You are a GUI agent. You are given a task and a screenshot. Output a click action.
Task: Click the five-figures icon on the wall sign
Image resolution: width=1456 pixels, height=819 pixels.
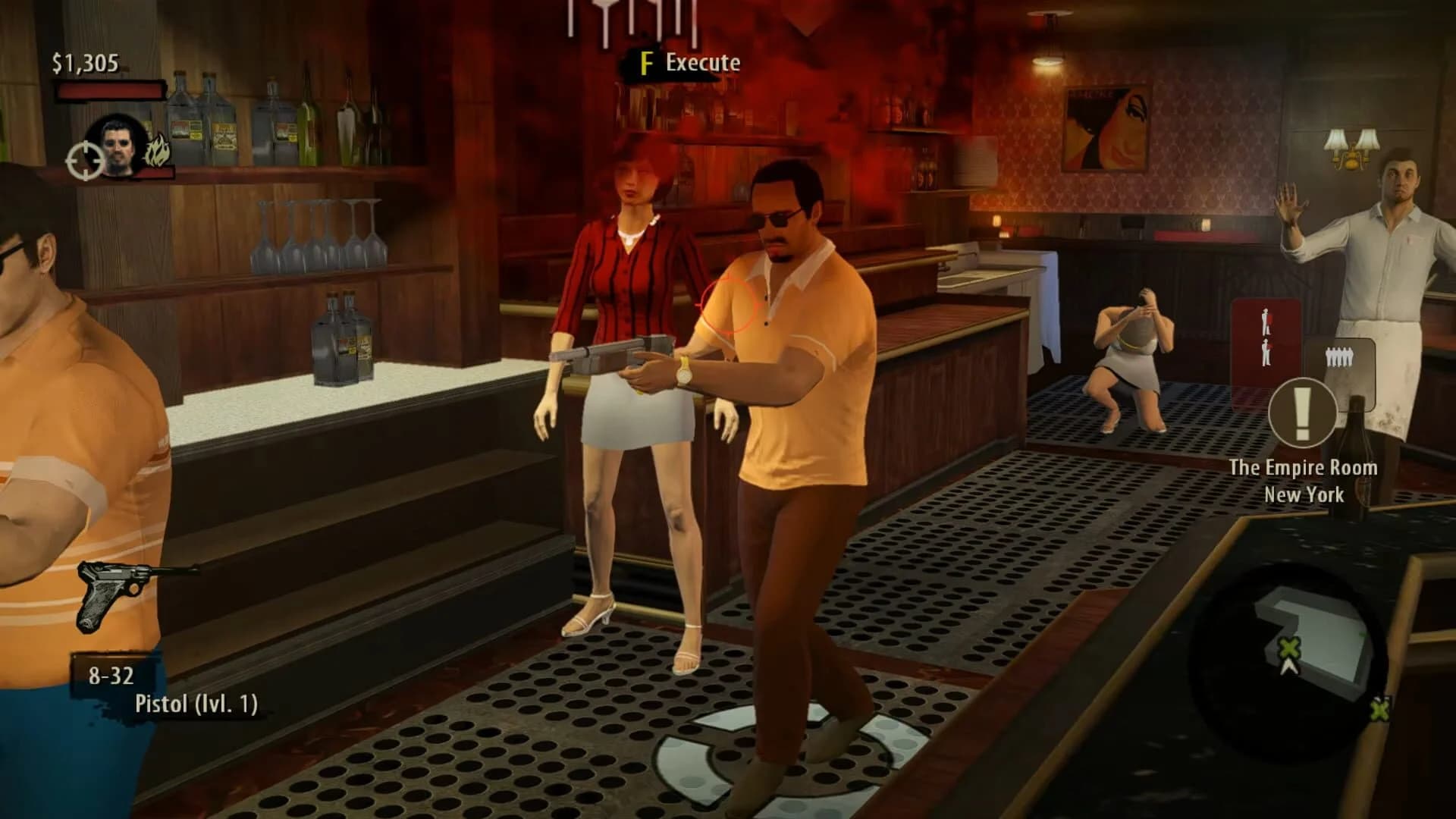1340,356
